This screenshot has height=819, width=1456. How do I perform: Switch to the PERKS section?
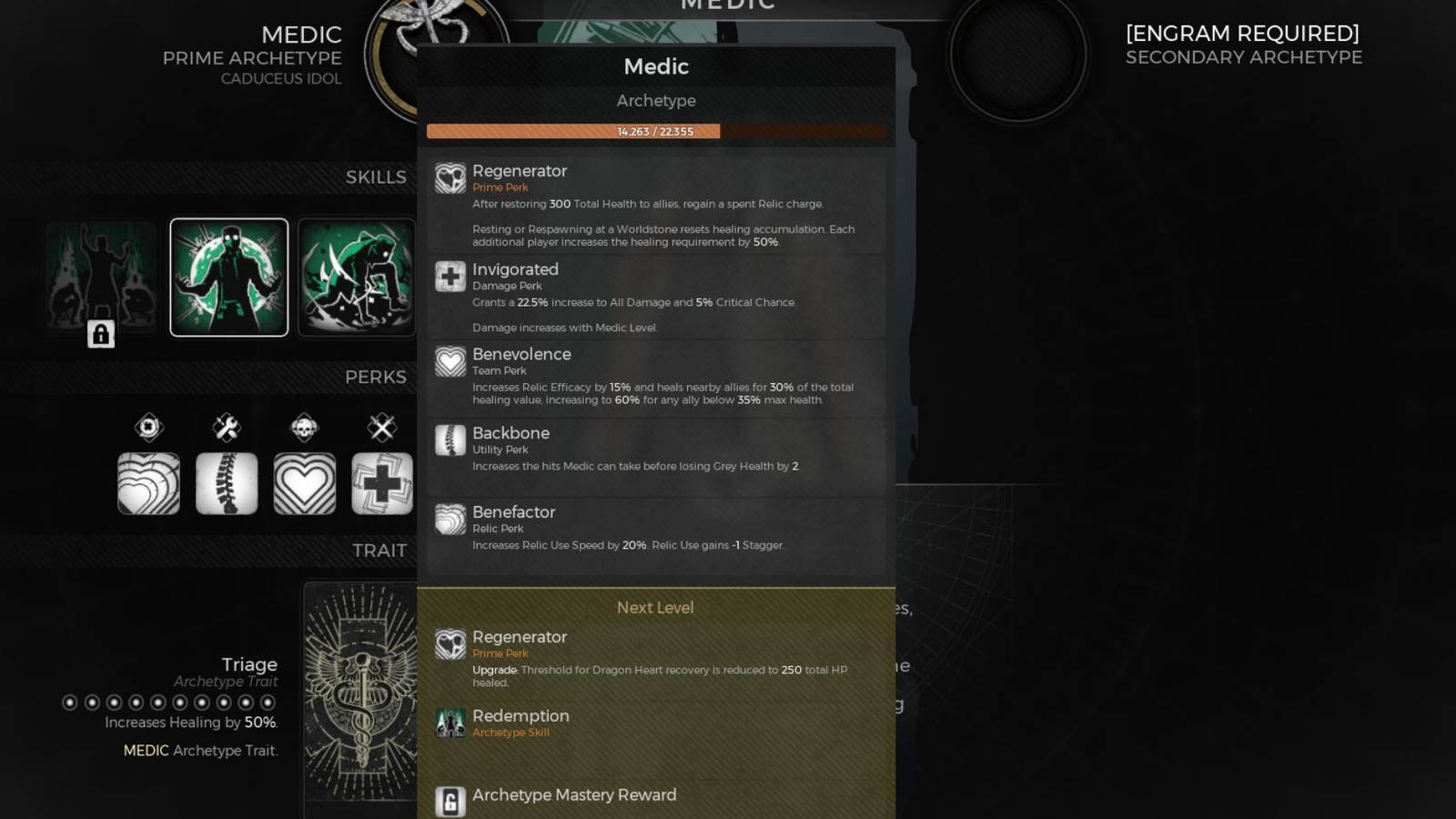coord(376,377)
